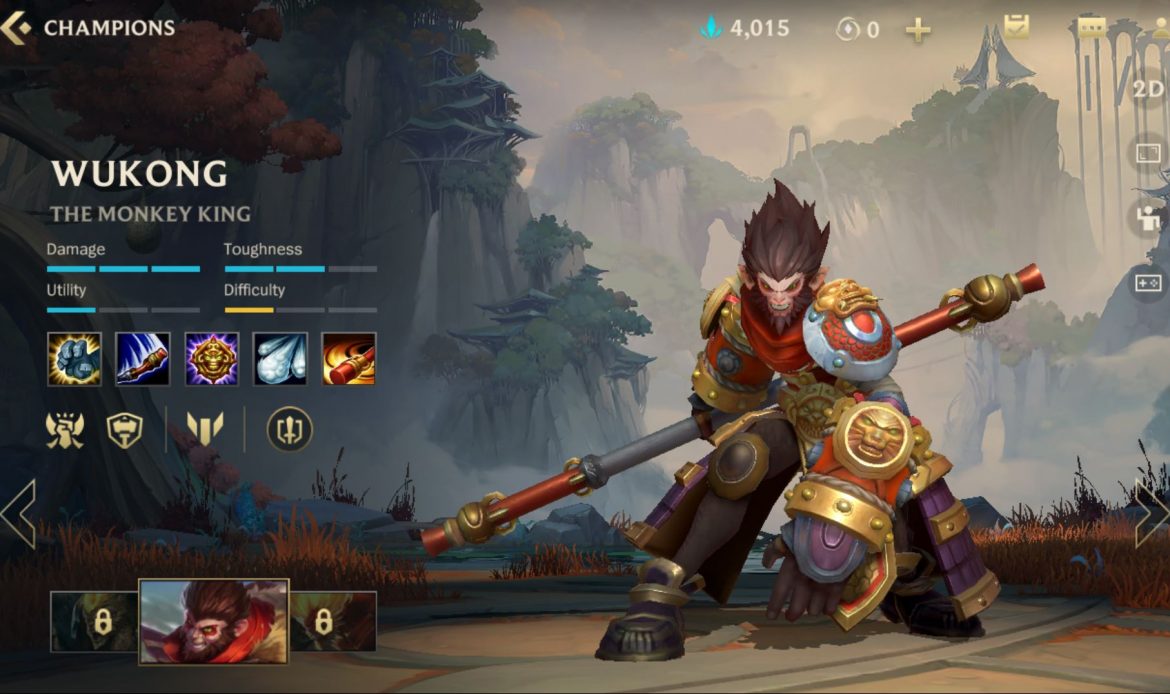Select the default Wukong skin thumbnail
1170x694 pixels.
pyautogui.click(x=213, y=621)
